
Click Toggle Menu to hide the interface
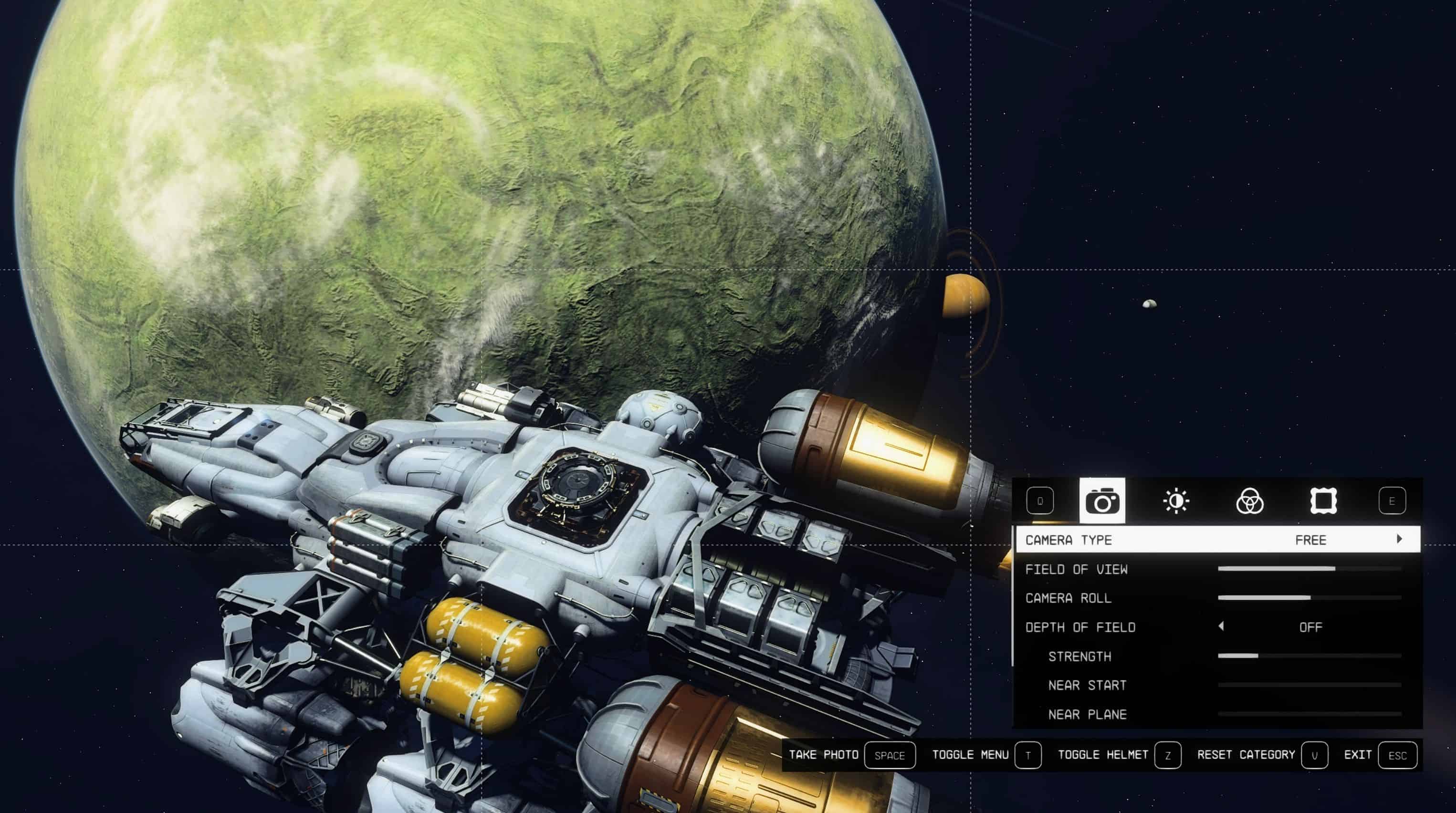click(1027, 755)
